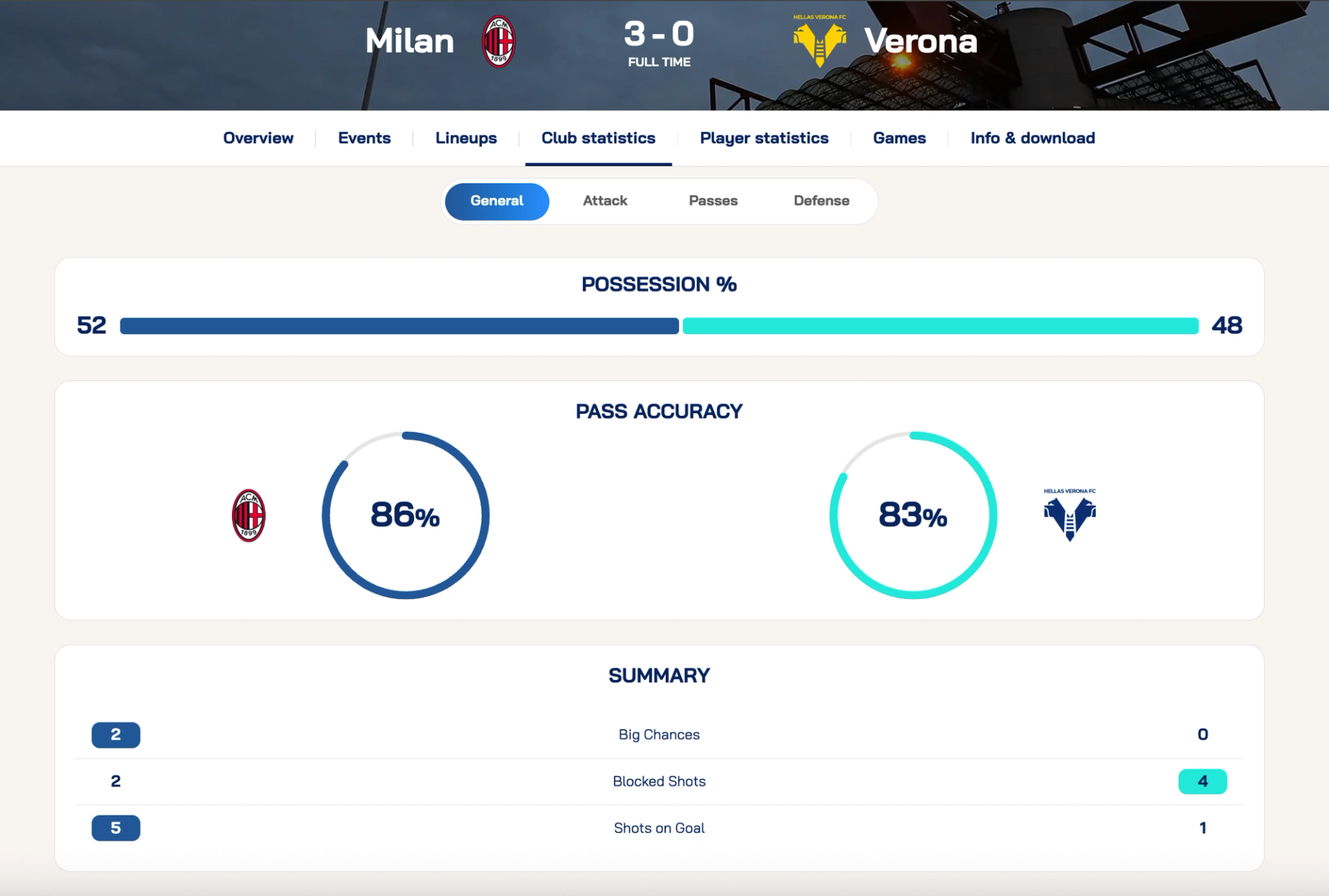Click the Milan club badge in the header
The image size is (1329, 896).
click(500, 40)
